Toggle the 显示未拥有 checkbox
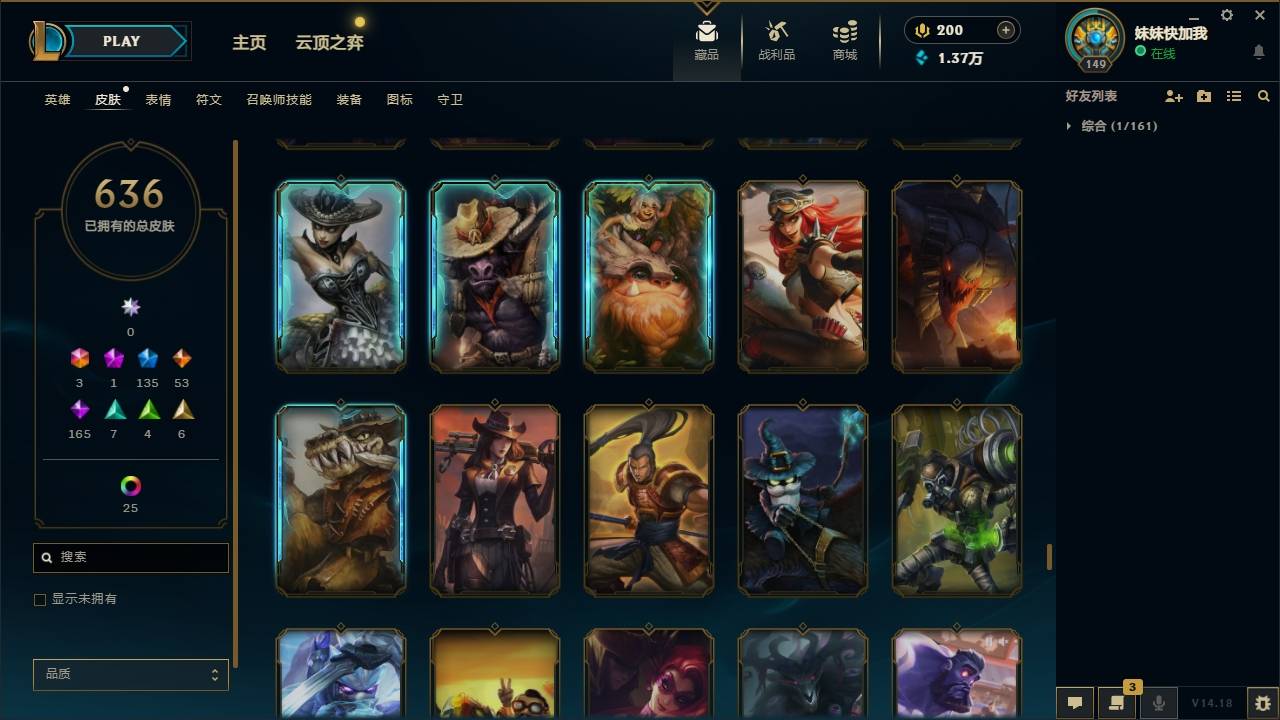This screenshot has height=720, width=1280. click(40, 599)
